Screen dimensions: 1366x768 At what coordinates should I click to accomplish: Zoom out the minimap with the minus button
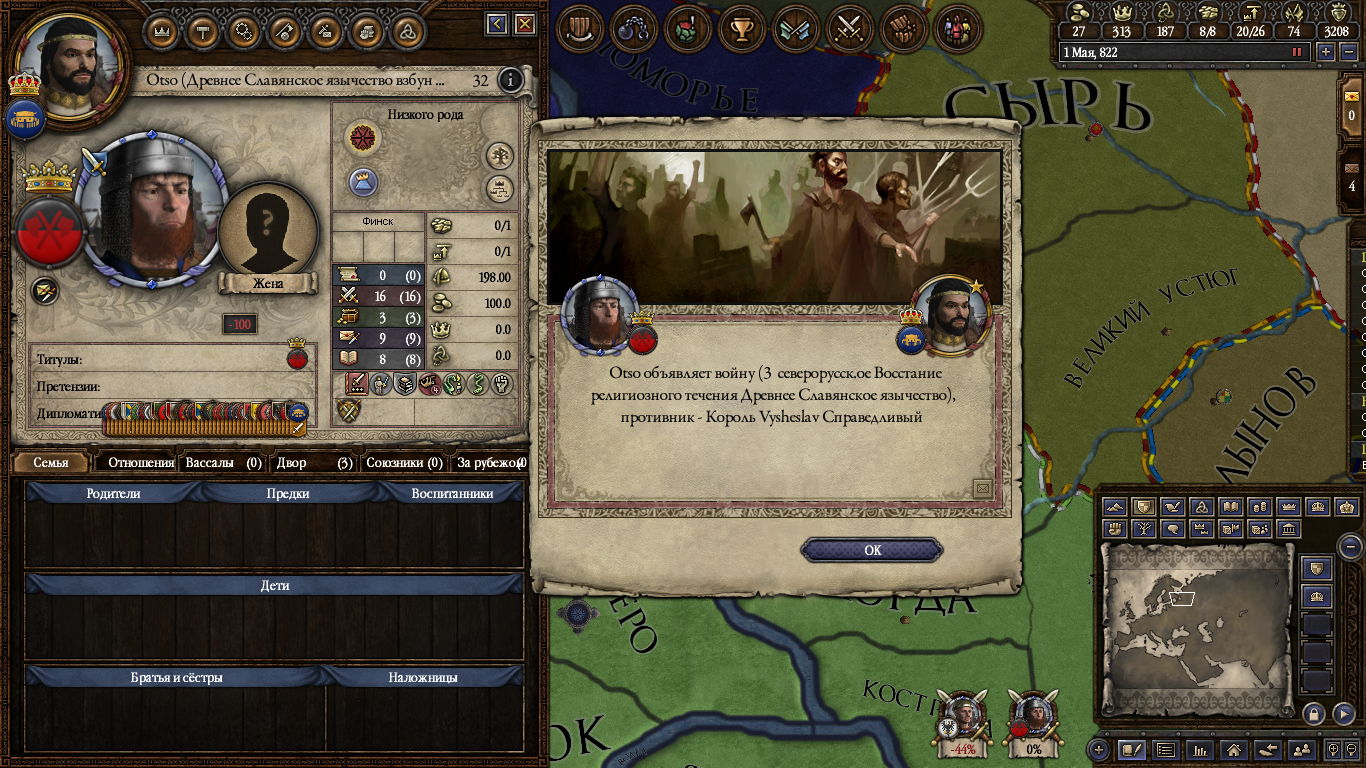1350,547
